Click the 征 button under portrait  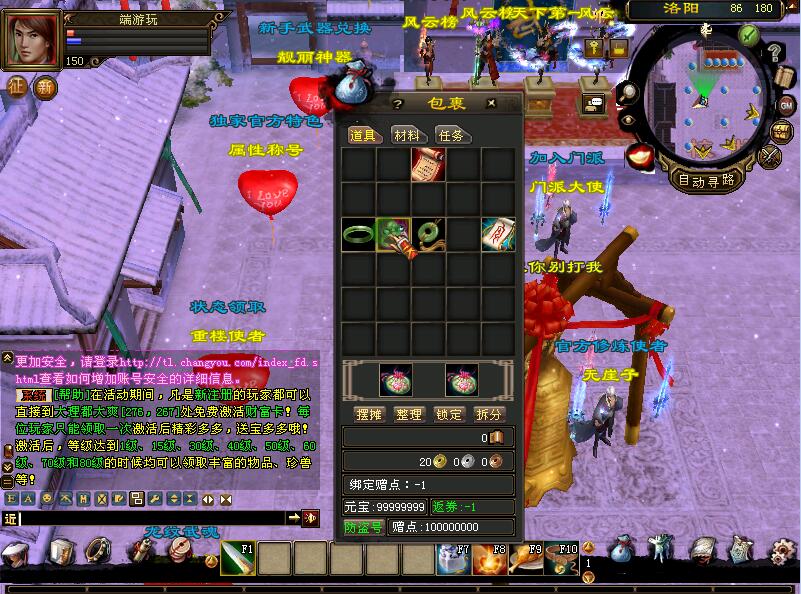pos(17,87)
